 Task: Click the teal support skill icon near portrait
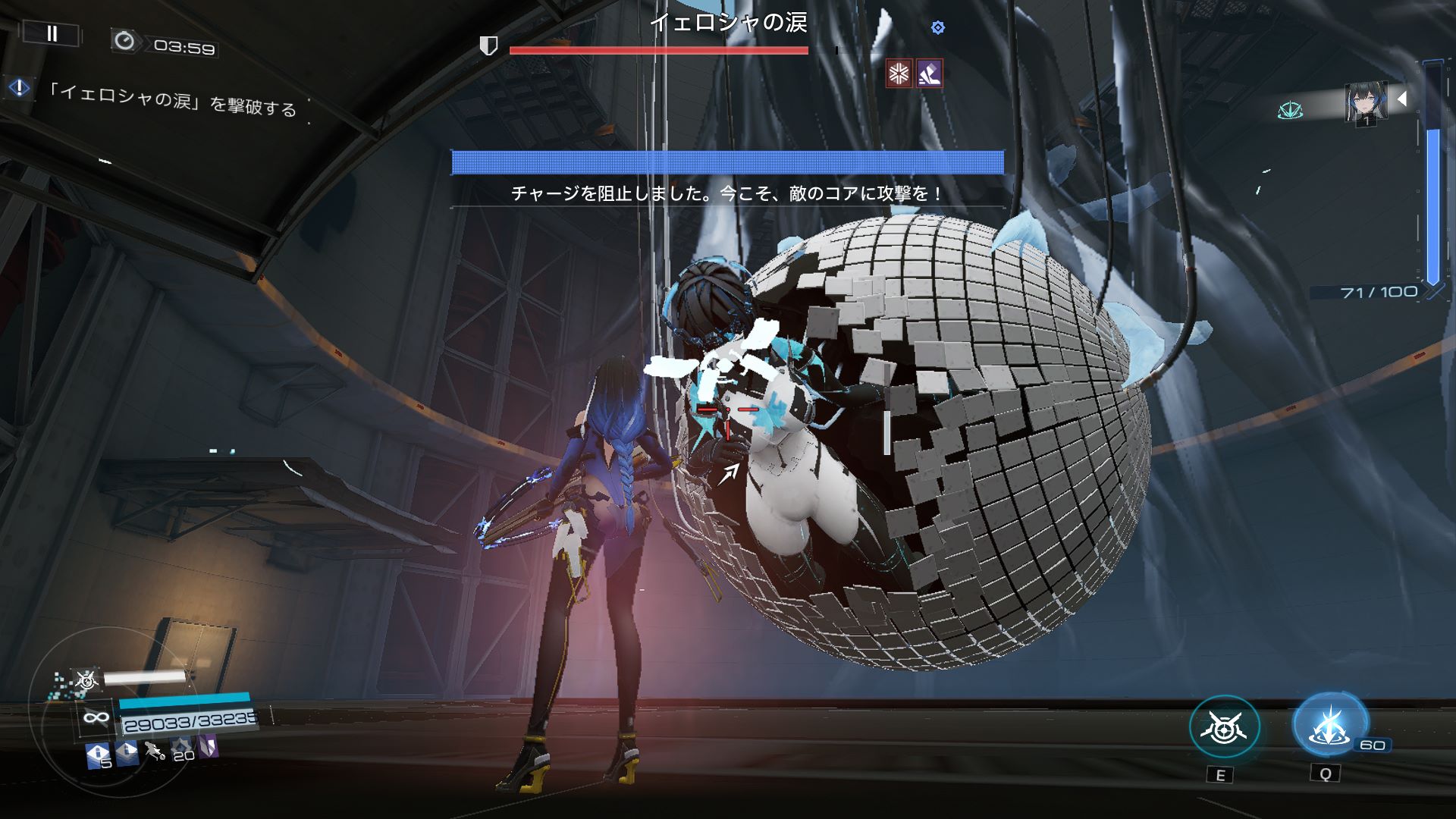[x=1289, y=111]
